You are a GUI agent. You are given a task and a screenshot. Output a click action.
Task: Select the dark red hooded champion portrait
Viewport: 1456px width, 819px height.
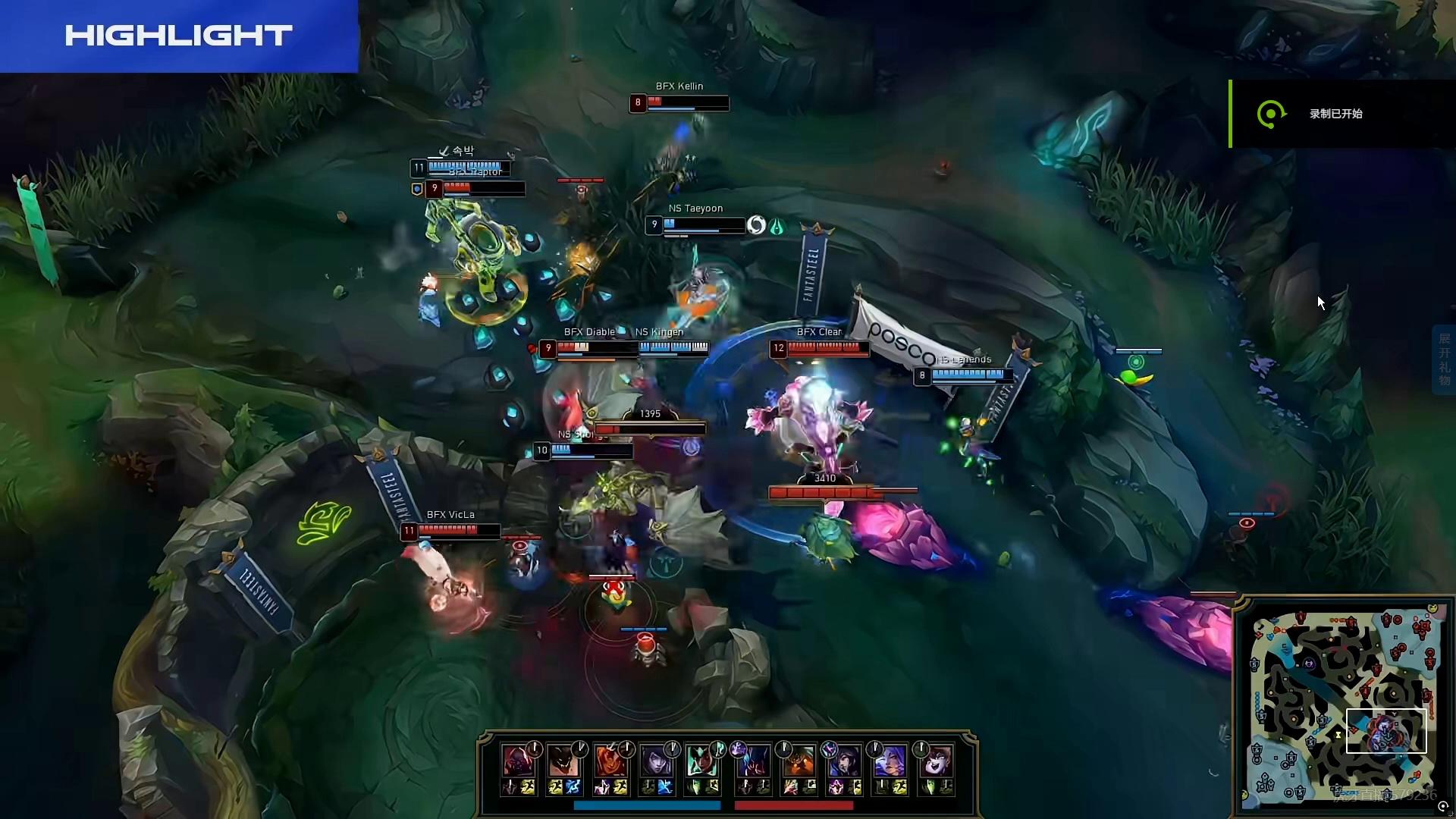[x=518, y=761]
